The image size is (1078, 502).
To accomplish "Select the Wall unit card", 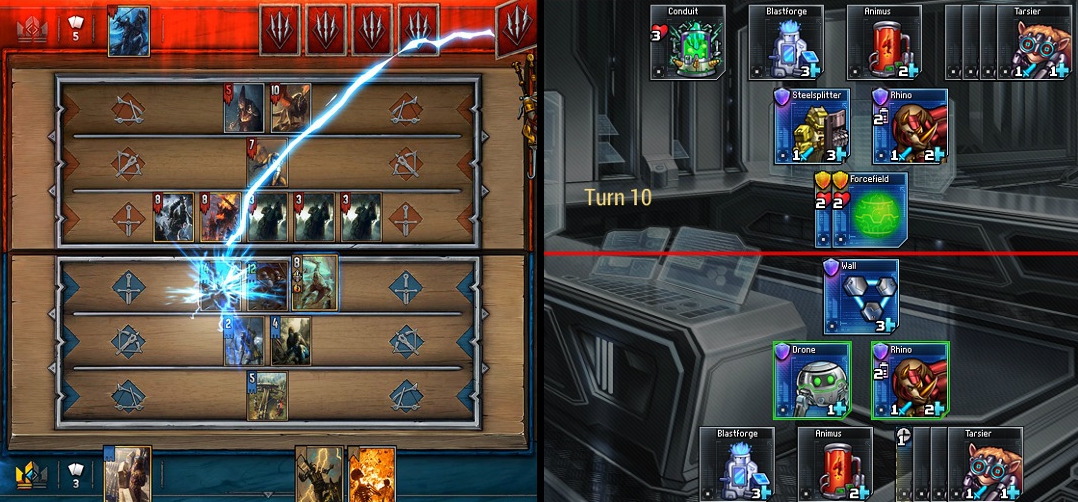I will click(x=860, y=297).
